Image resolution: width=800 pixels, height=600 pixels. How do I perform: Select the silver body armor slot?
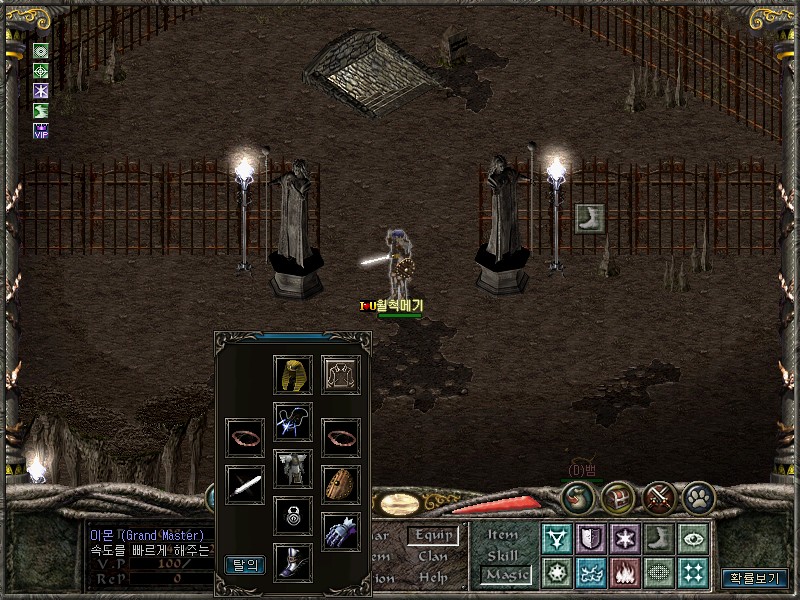click(x=293, y=468)
